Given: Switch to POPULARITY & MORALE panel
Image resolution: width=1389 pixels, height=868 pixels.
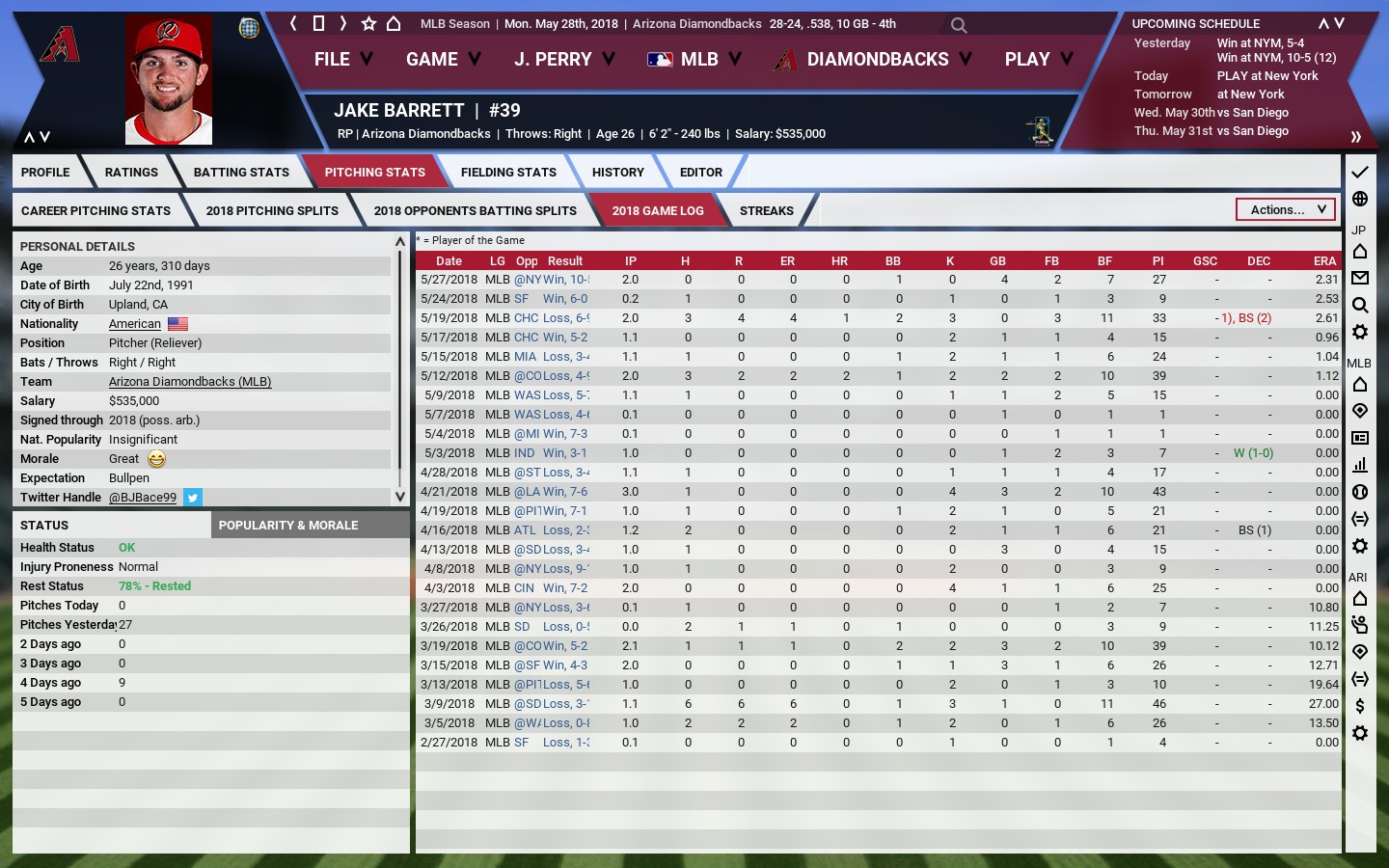Looking at the screenshot, I should tap(288, 526).
